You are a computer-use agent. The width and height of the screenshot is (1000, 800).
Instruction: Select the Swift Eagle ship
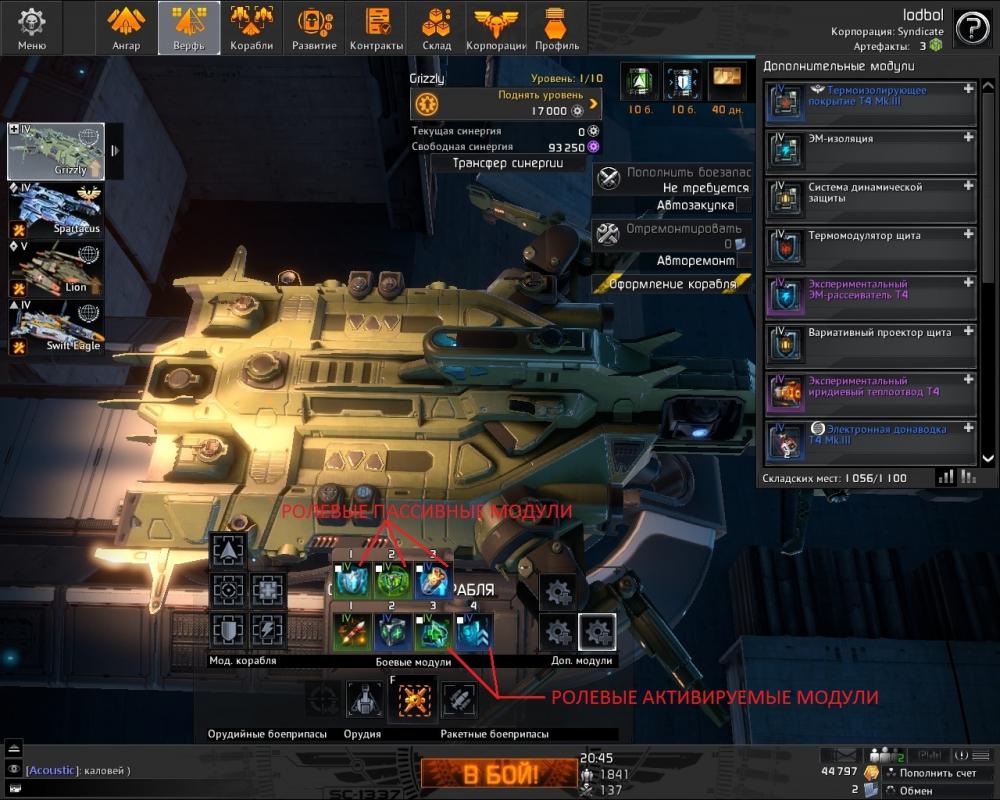coord(57,325)
